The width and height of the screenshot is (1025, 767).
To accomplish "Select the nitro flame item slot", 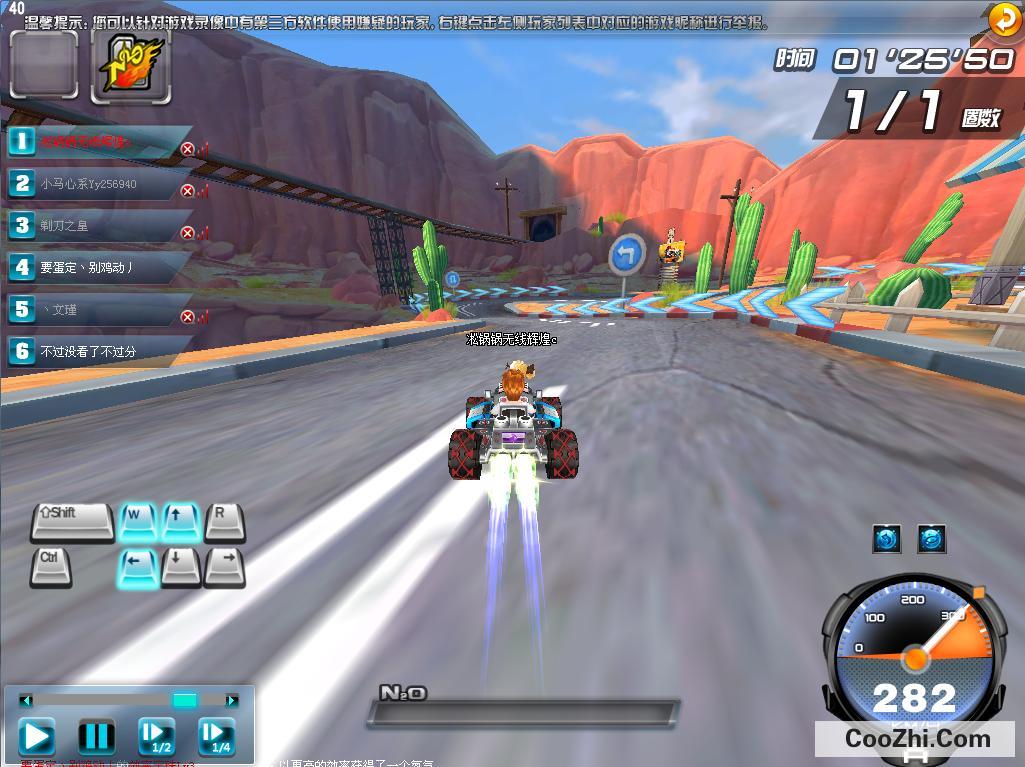I will (129, 66).
